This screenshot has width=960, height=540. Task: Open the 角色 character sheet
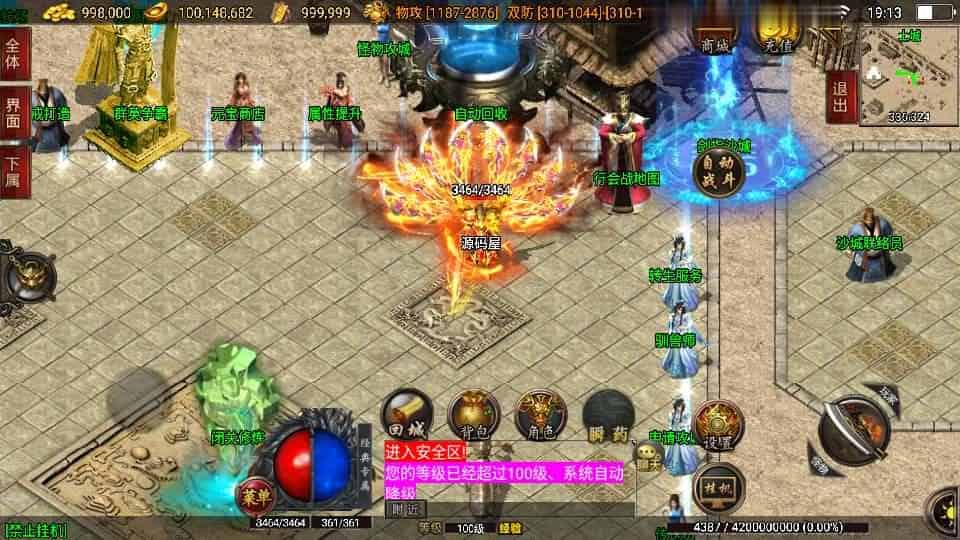click(540, 413)
